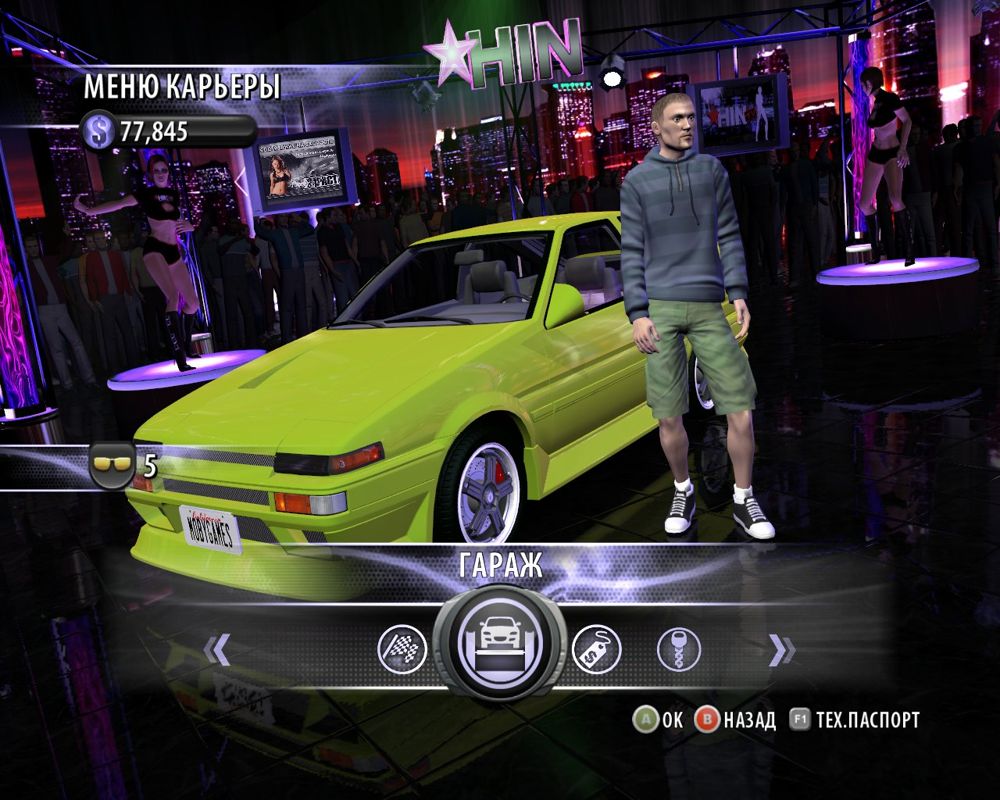Choose the key and DNA icon

678,650
